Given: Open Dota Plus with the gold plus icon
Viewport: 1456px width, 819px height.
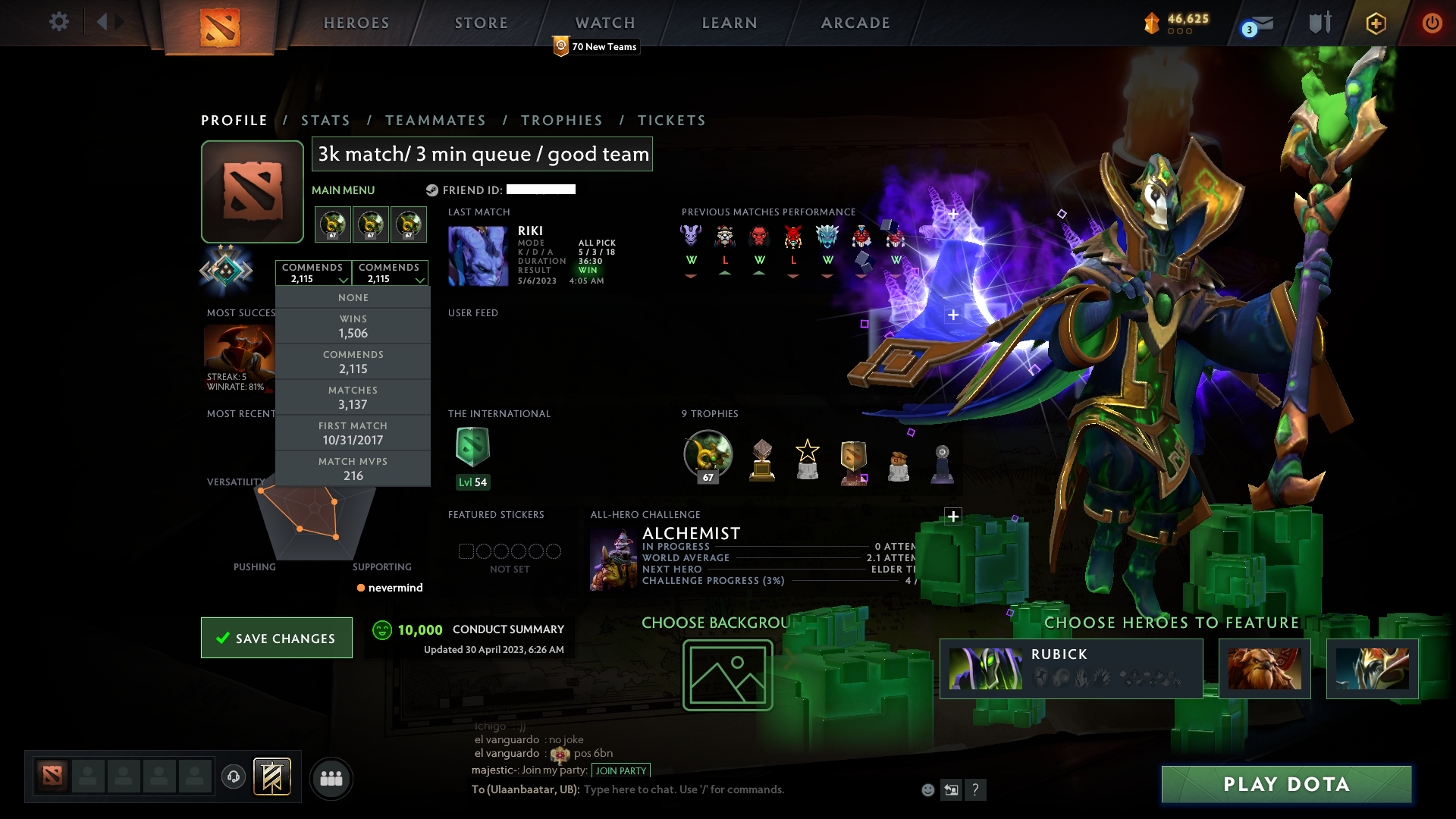Looking at the screenshot, I should 1375,23.
